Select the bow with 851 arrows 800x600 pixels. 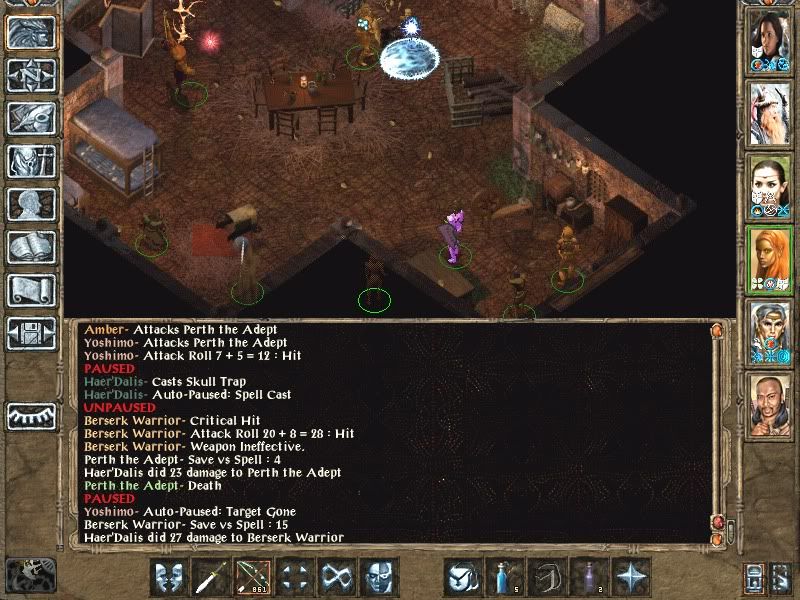click(x=252, y=578)
